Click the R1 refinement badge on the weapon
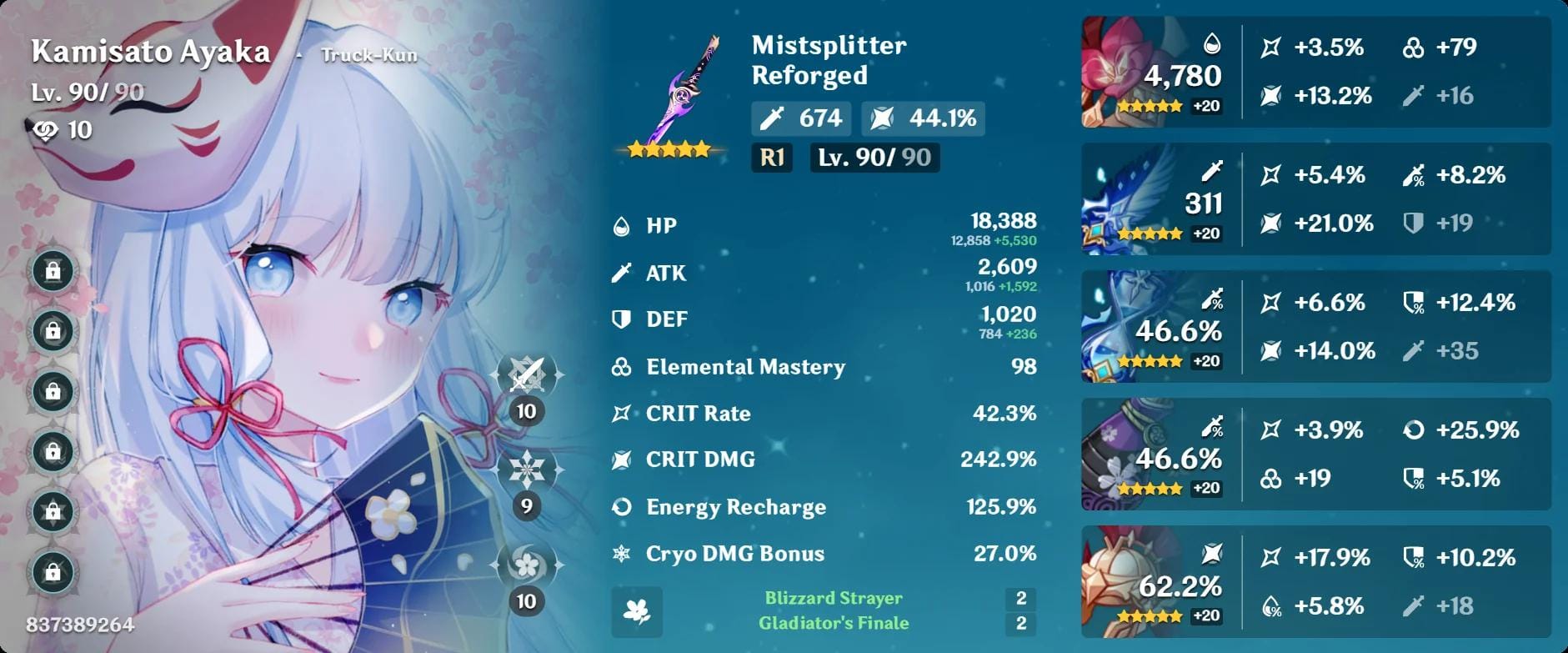Screen dimensions: 1568x653 (x=770, y=155)
